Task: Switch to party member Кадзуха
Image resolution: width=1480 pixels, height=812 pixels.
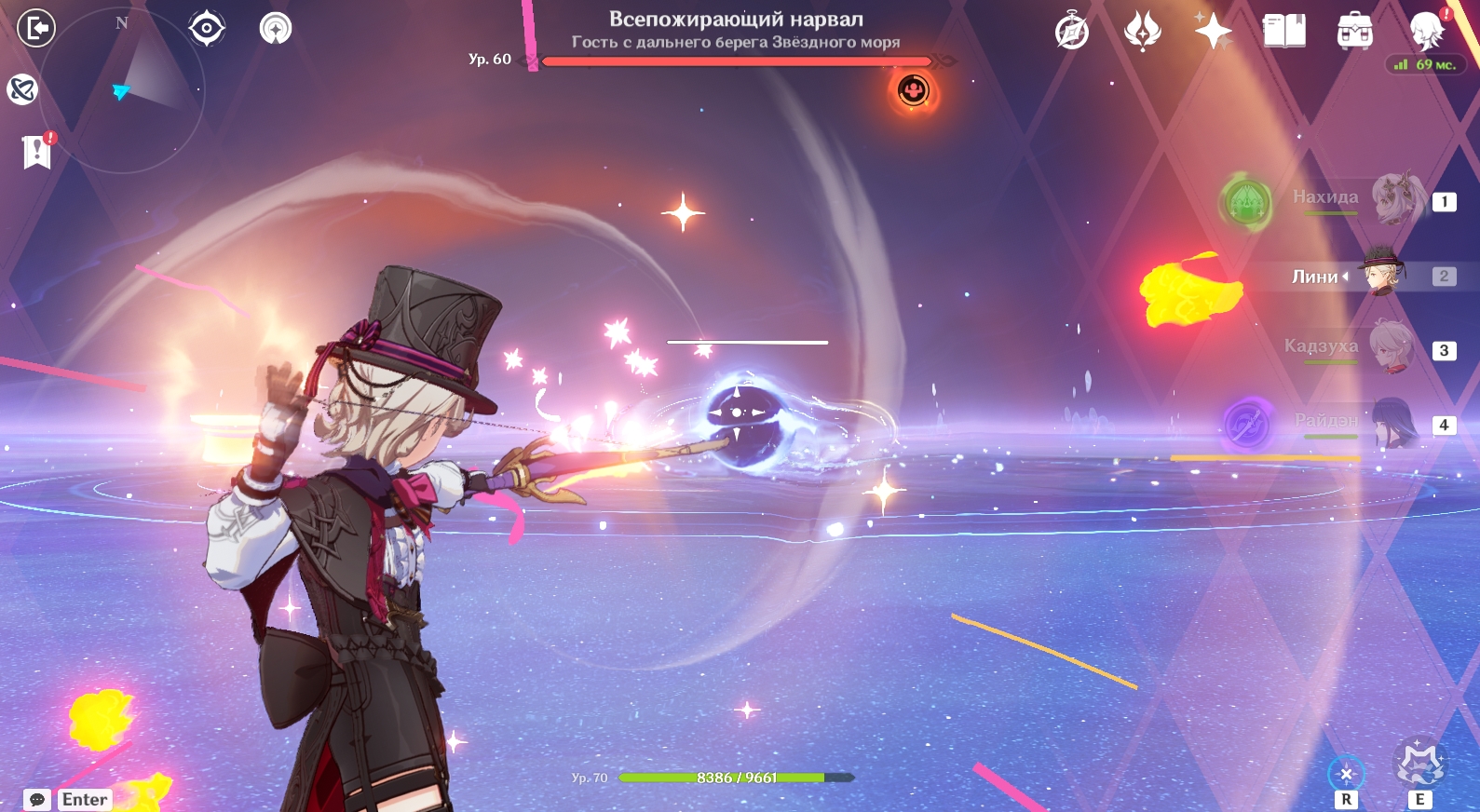Action: [1394, 347]
